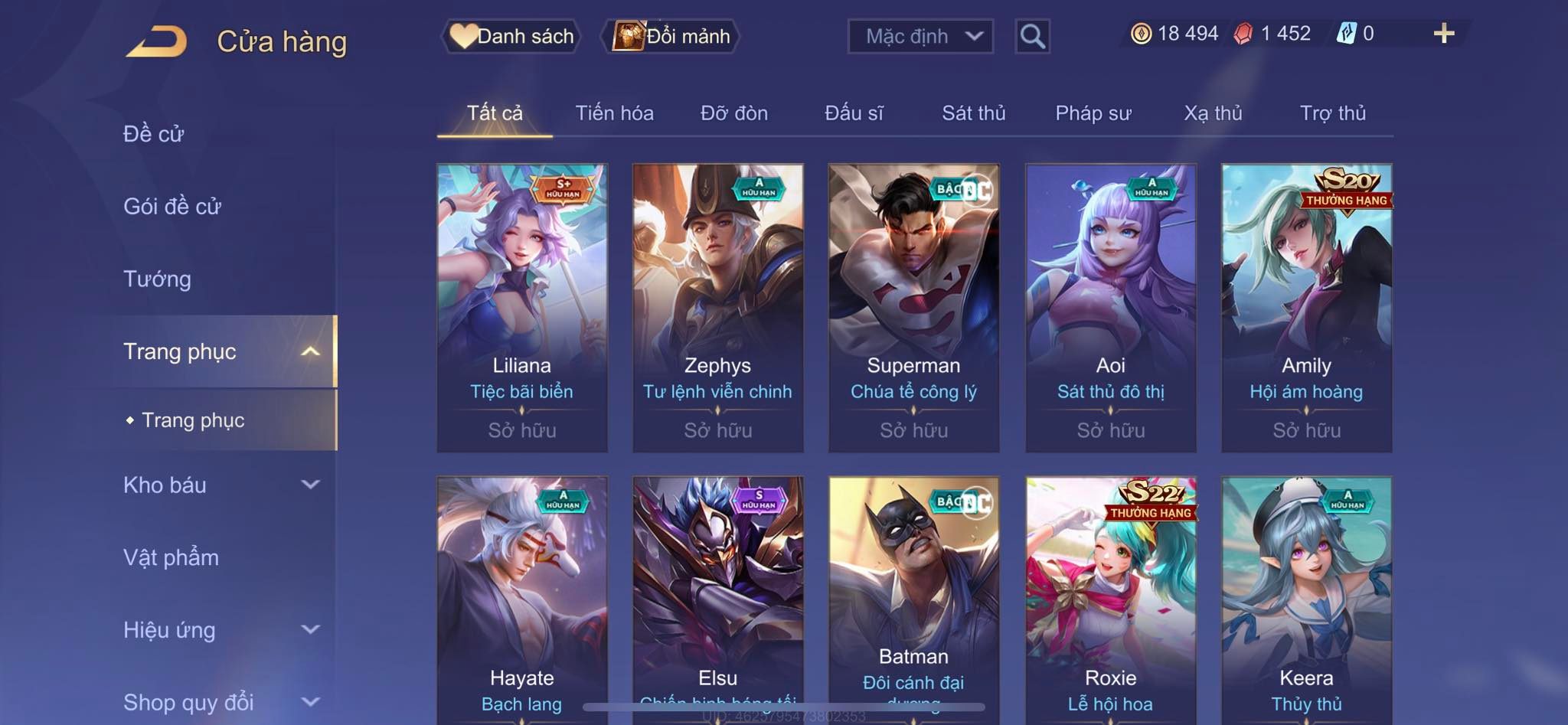Show the Sát thủ category
Screen dimensions: 1568x725
[x=973, y=113]
